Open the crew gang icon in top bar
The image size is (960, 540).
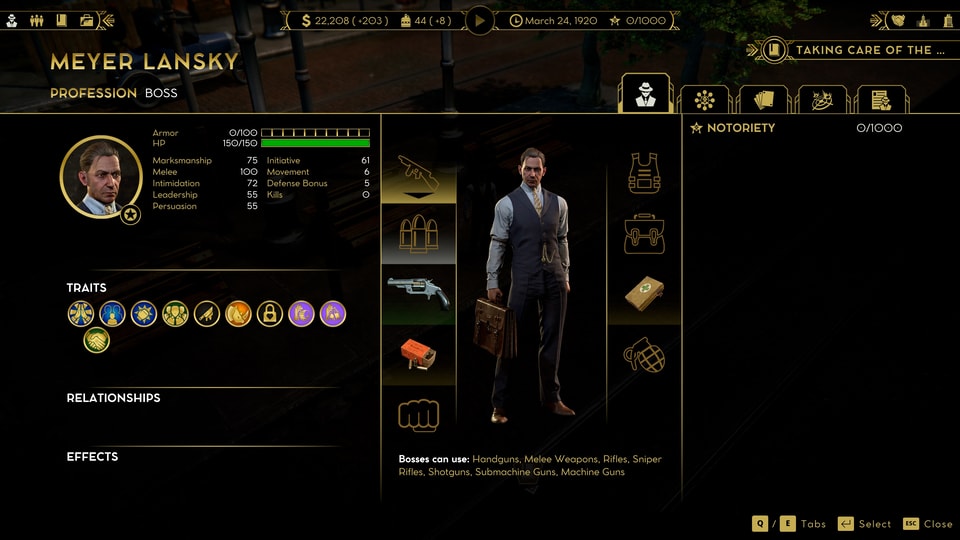click(x=37, y=20)
